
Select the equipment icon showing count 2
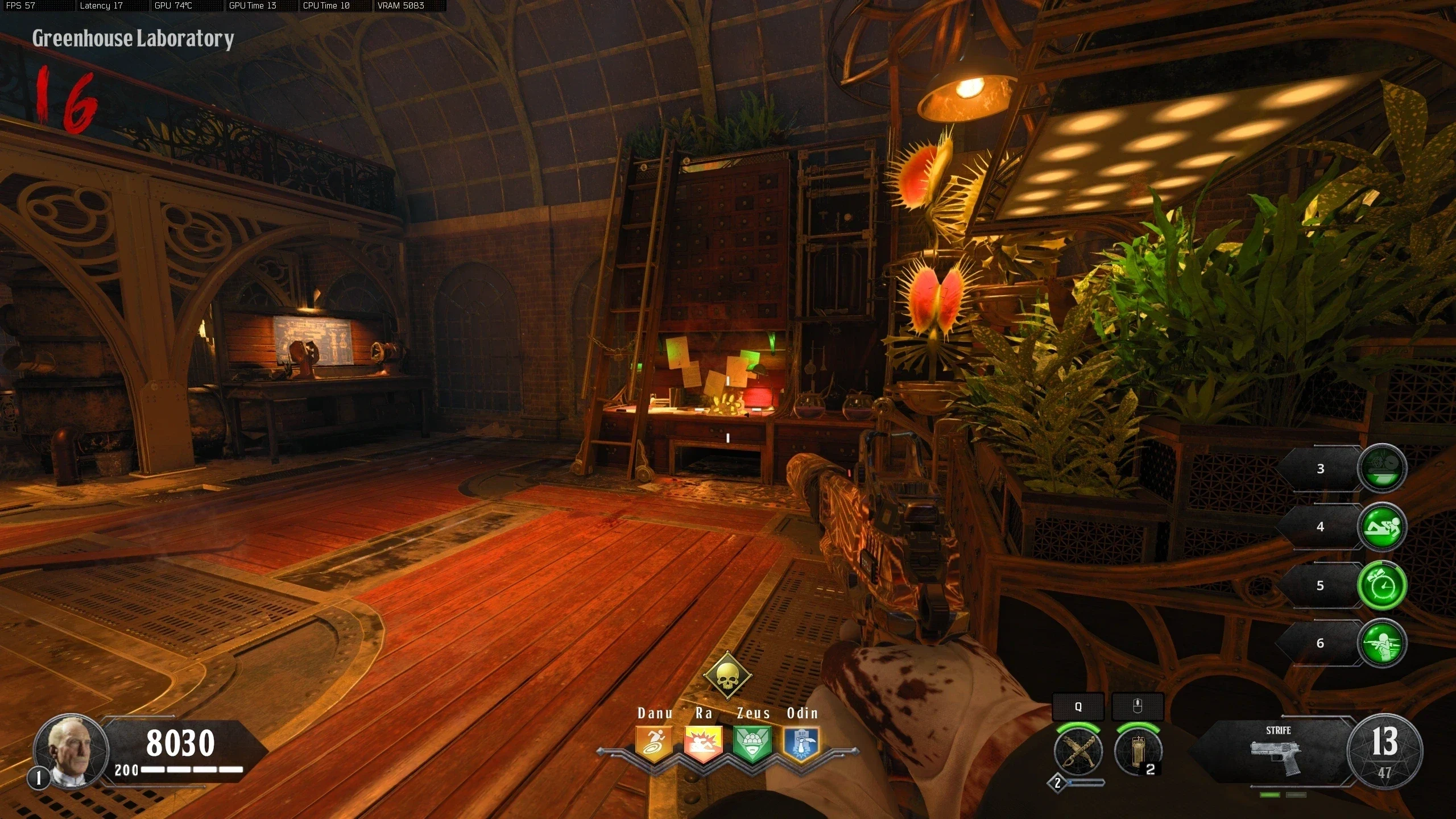(1138, 751)
